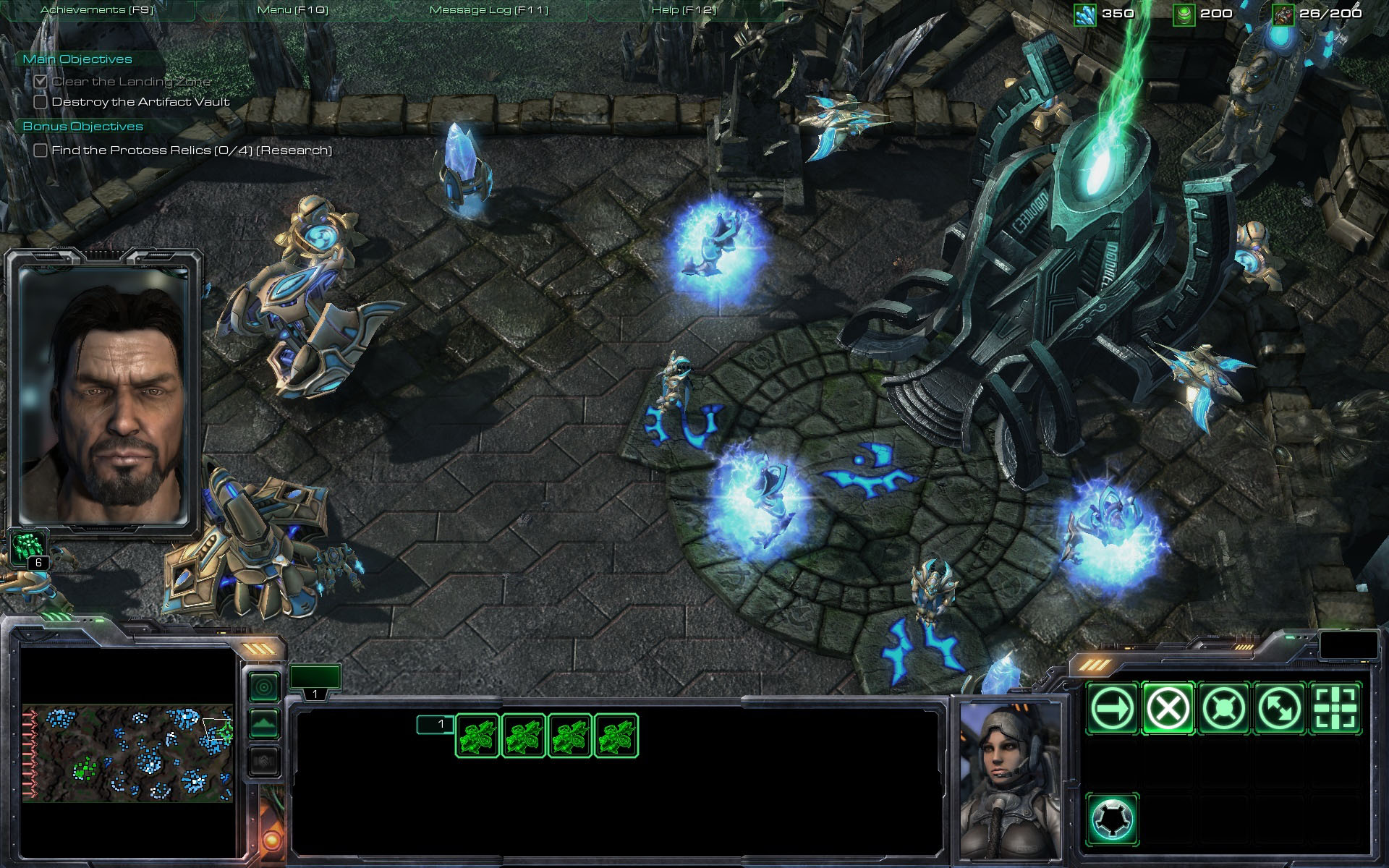Select control group 1 tab
Screen dimensions: 1389x868
click(315, 681)
